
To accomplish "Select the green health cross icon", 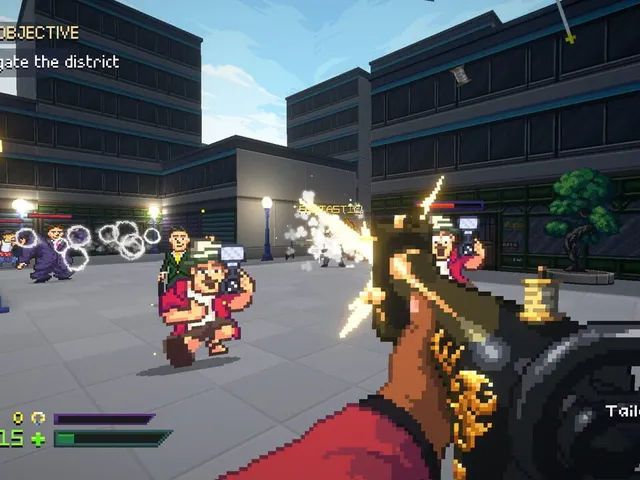I will [x=38, y=438].
